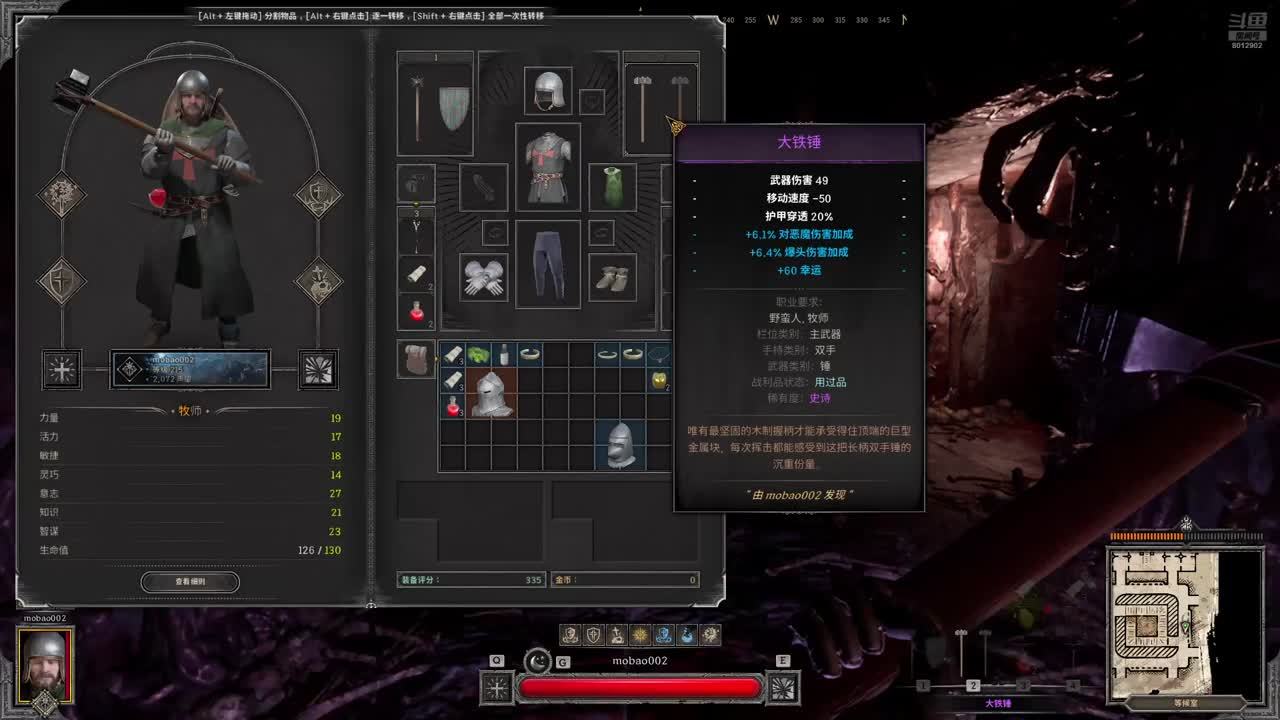Choose the equipped dark trousers slot
Image resolution: width=1280 pixels, height=720 pixels.
coord(547,264)
